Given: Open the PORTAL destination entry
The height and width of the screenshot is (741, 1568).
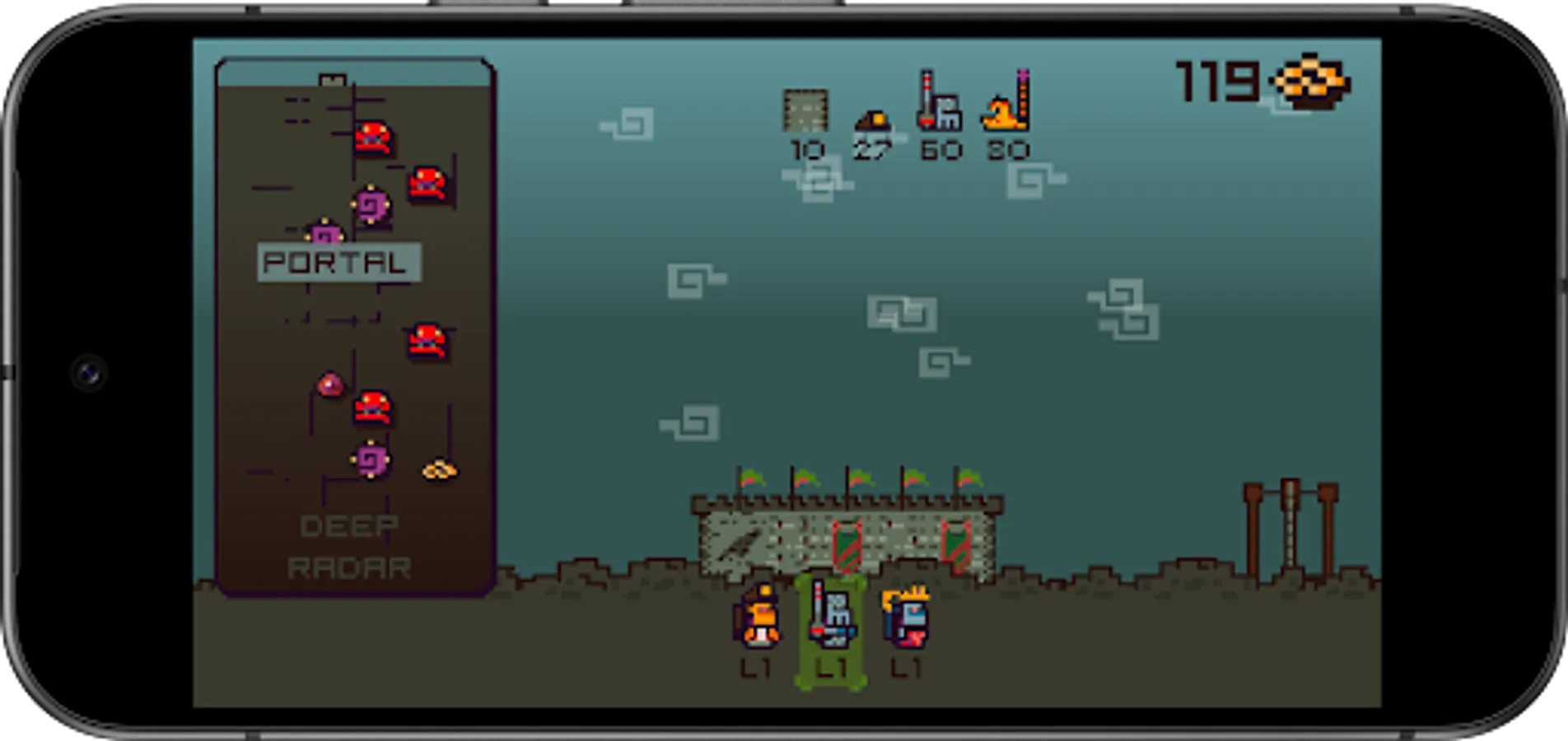Looking at the screenshot, I should tap(338, 263).
